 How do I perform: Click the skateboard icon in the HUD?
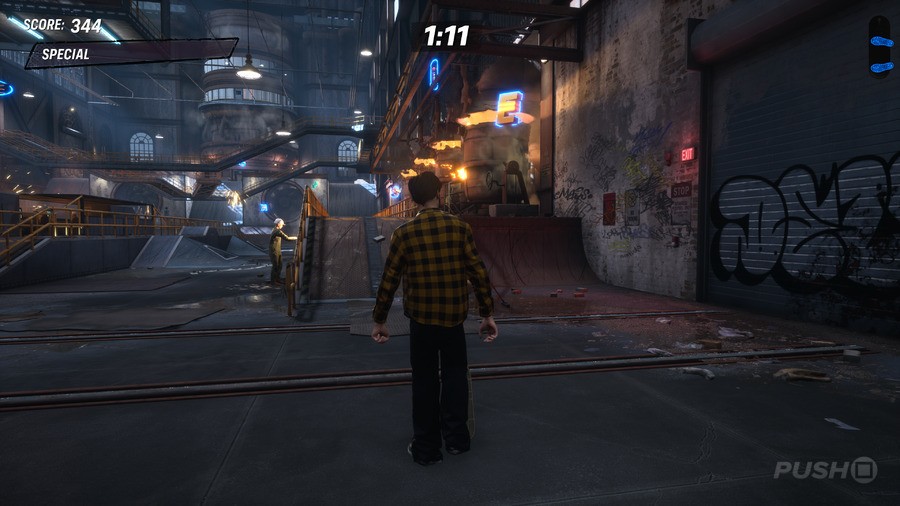pos(880,47)
